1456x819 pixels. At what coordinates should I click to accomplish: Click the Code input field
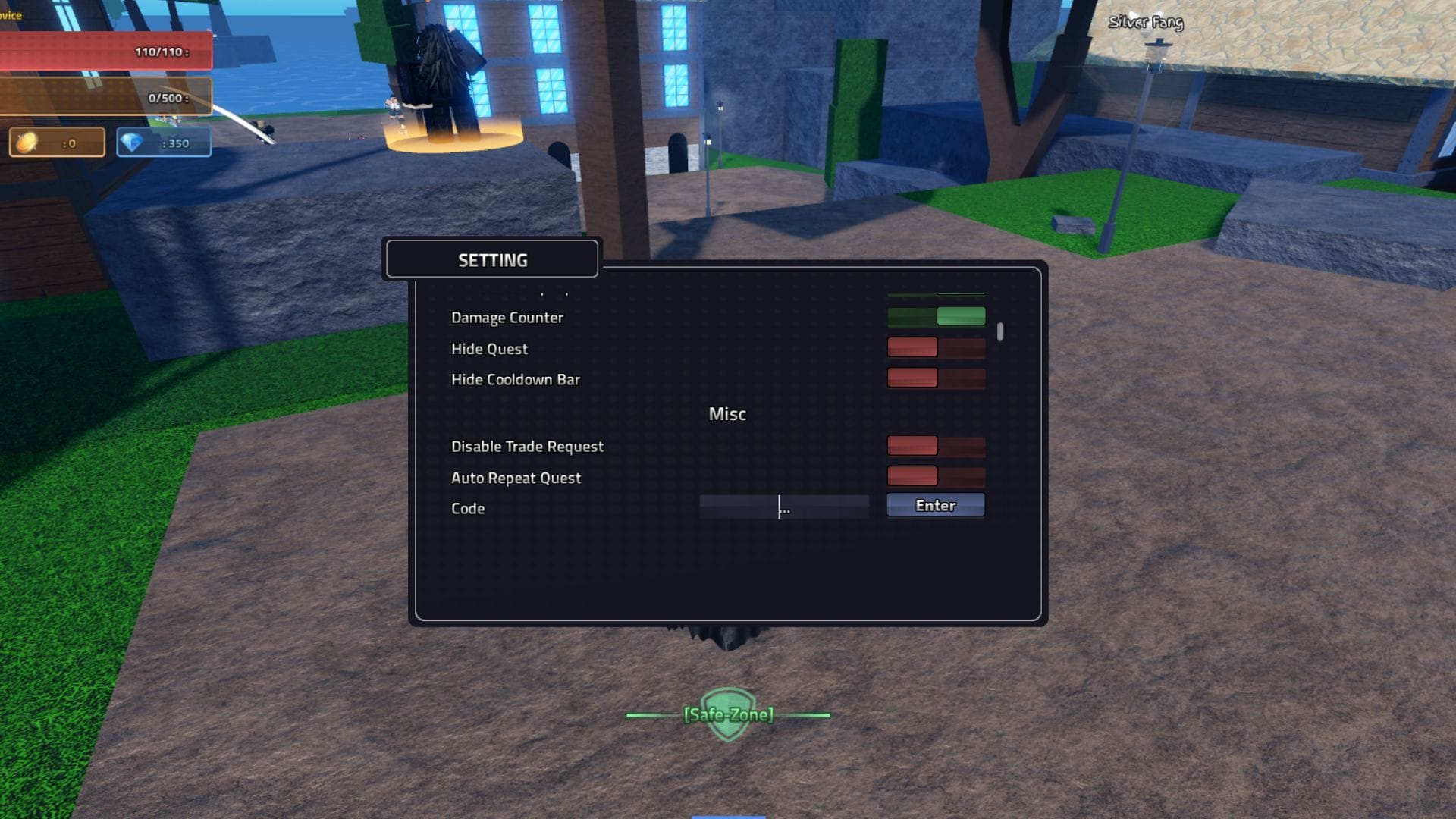click(785, 506)
